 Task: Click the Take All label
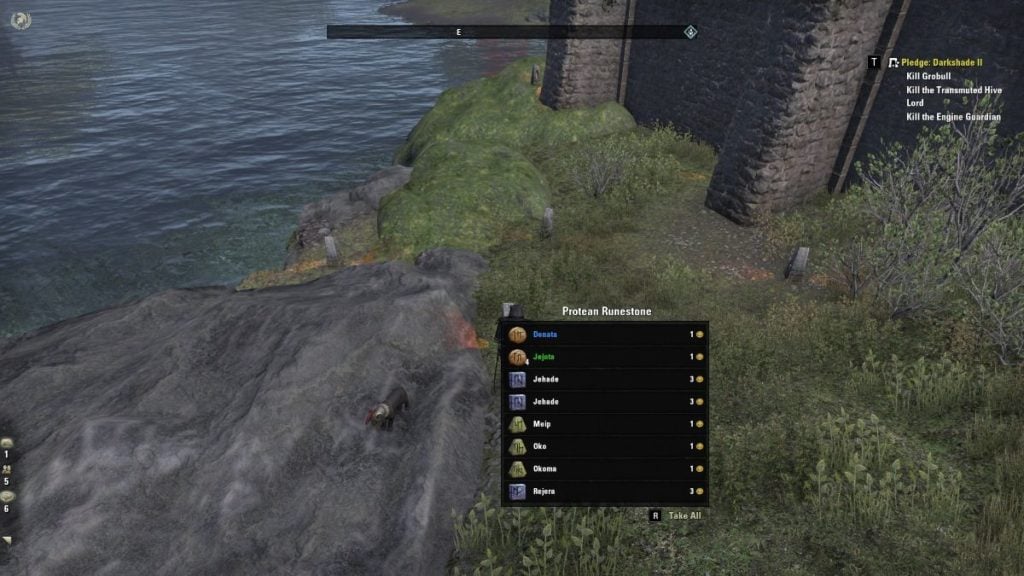tap(684, 516)
